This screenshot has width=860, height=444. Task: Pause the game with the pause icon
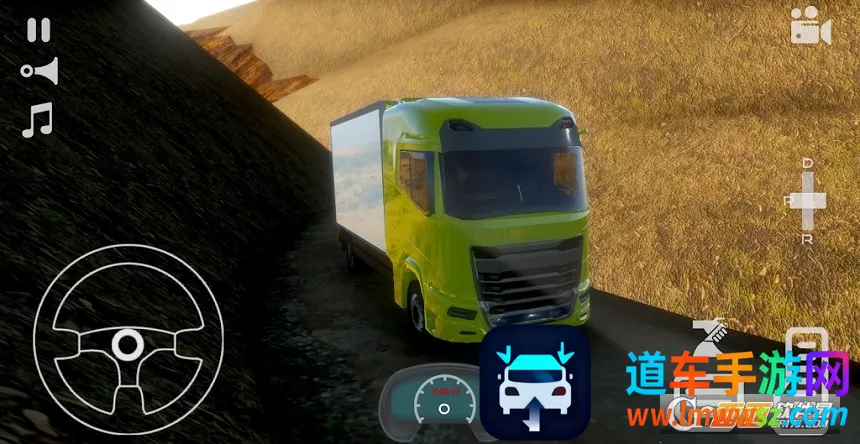point(38,30)
